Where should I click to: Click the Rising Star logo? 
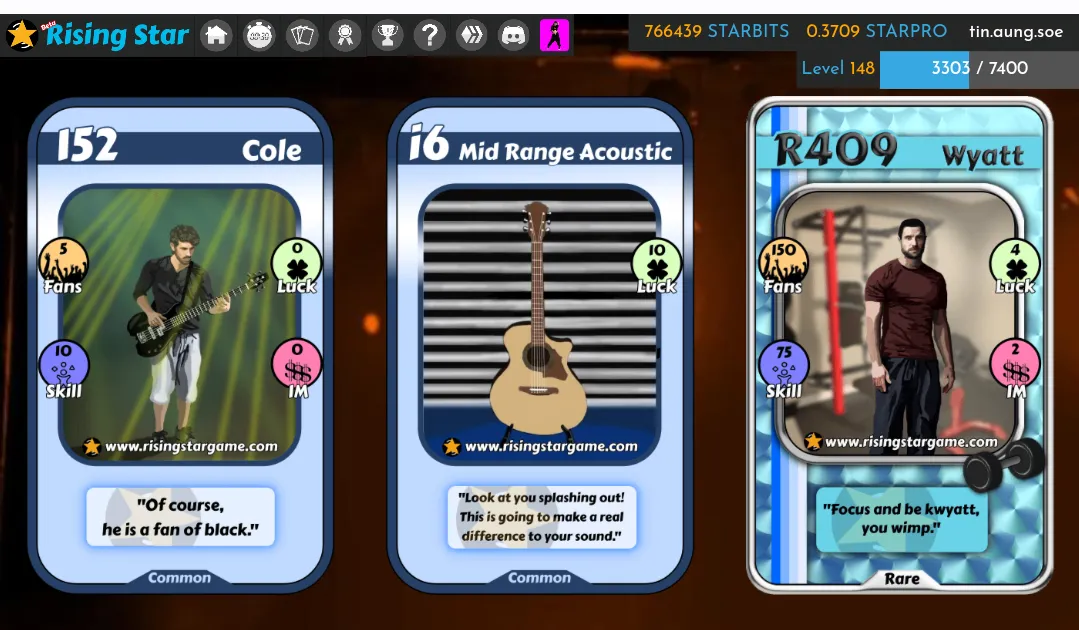(98, 35)
